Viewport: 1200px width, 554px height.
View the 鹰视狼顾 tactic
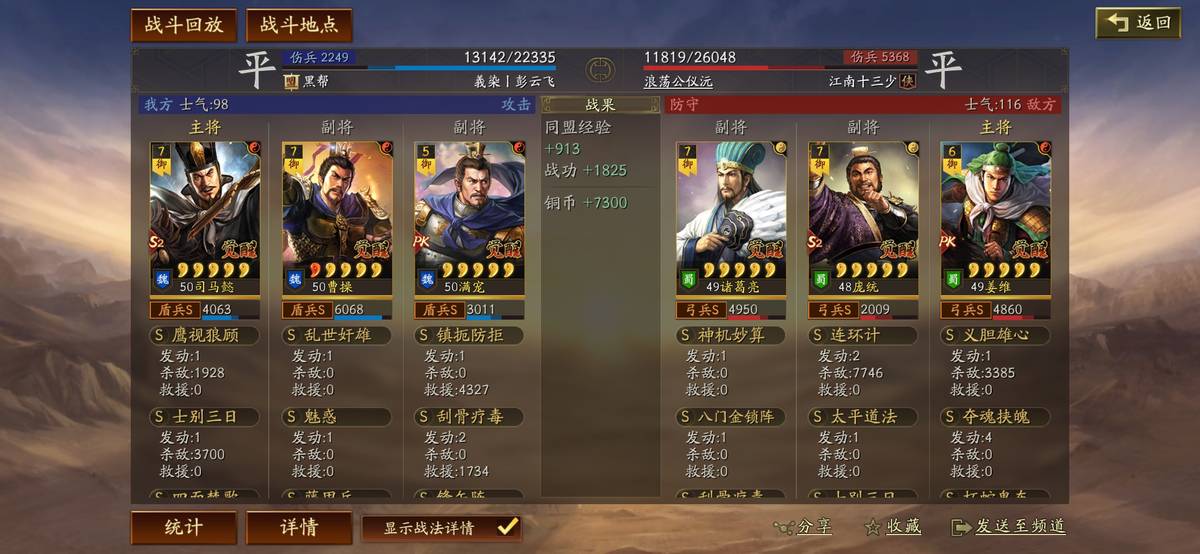tap(204, 335)
